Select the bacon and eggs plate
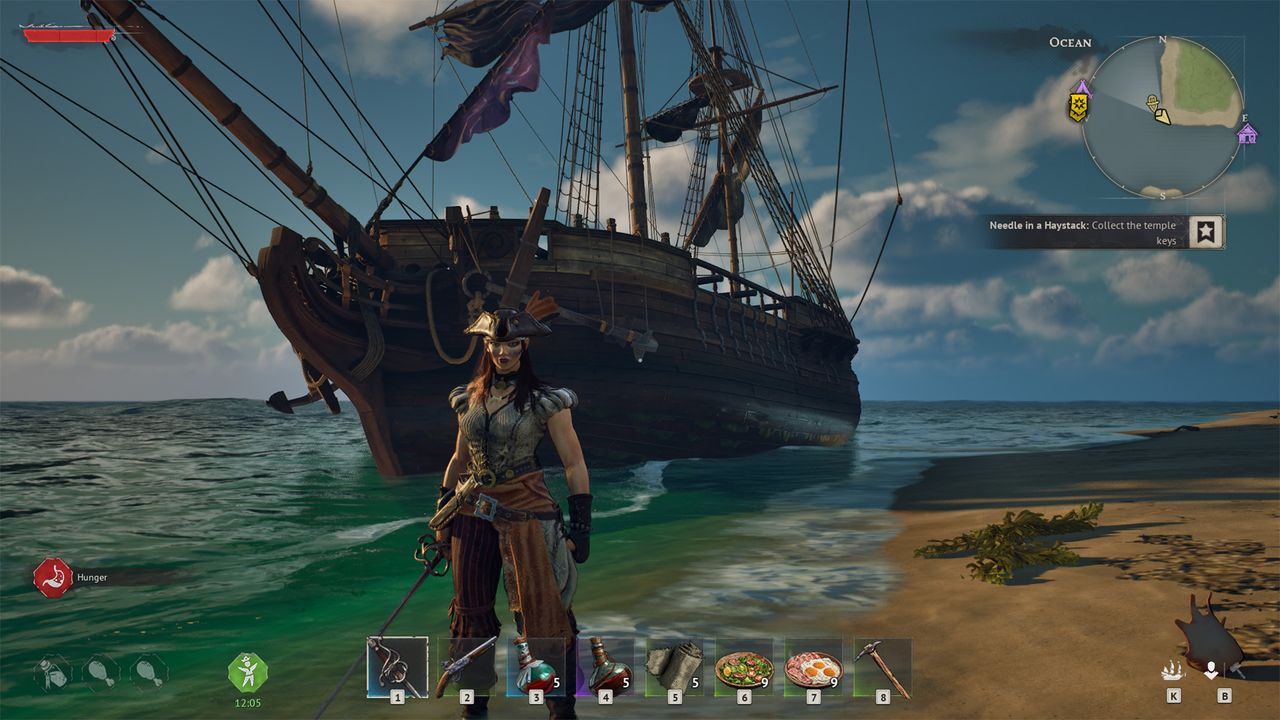The image size is (1280, 720). coord(813,667)
